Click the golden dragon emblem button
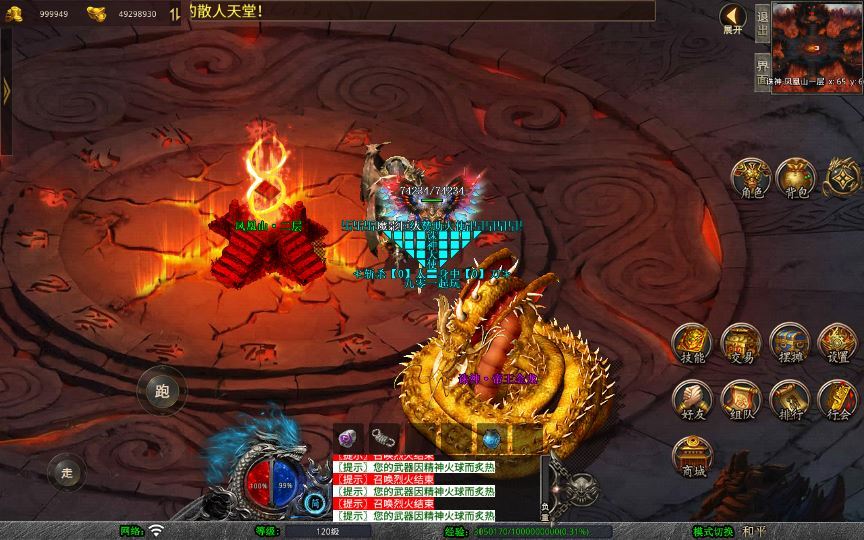Image resolution: width=864 pixels, height=540 pixels. coord(841,177)
